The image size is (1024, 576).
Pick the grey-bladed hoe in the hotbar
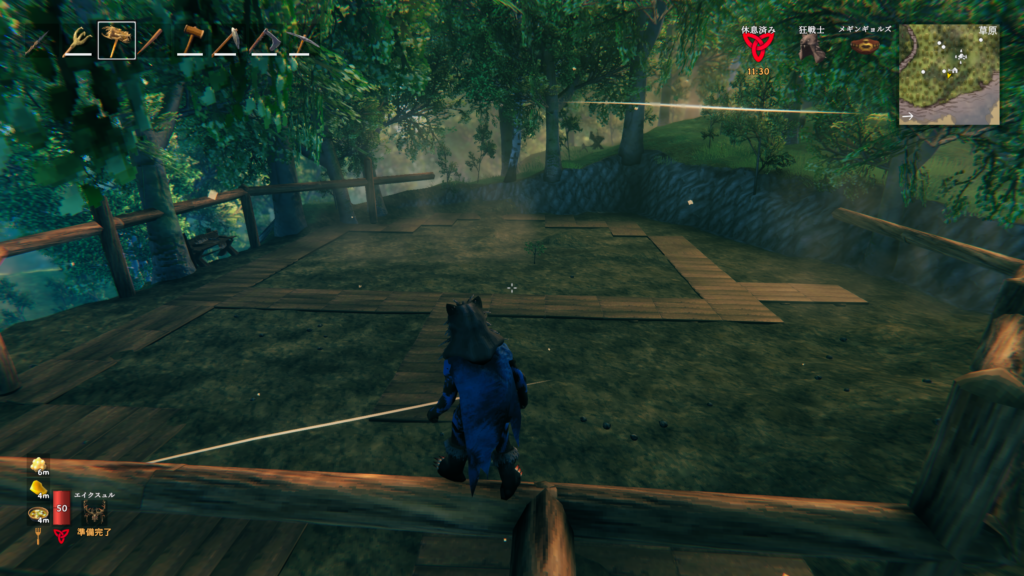tap(227, 41)
